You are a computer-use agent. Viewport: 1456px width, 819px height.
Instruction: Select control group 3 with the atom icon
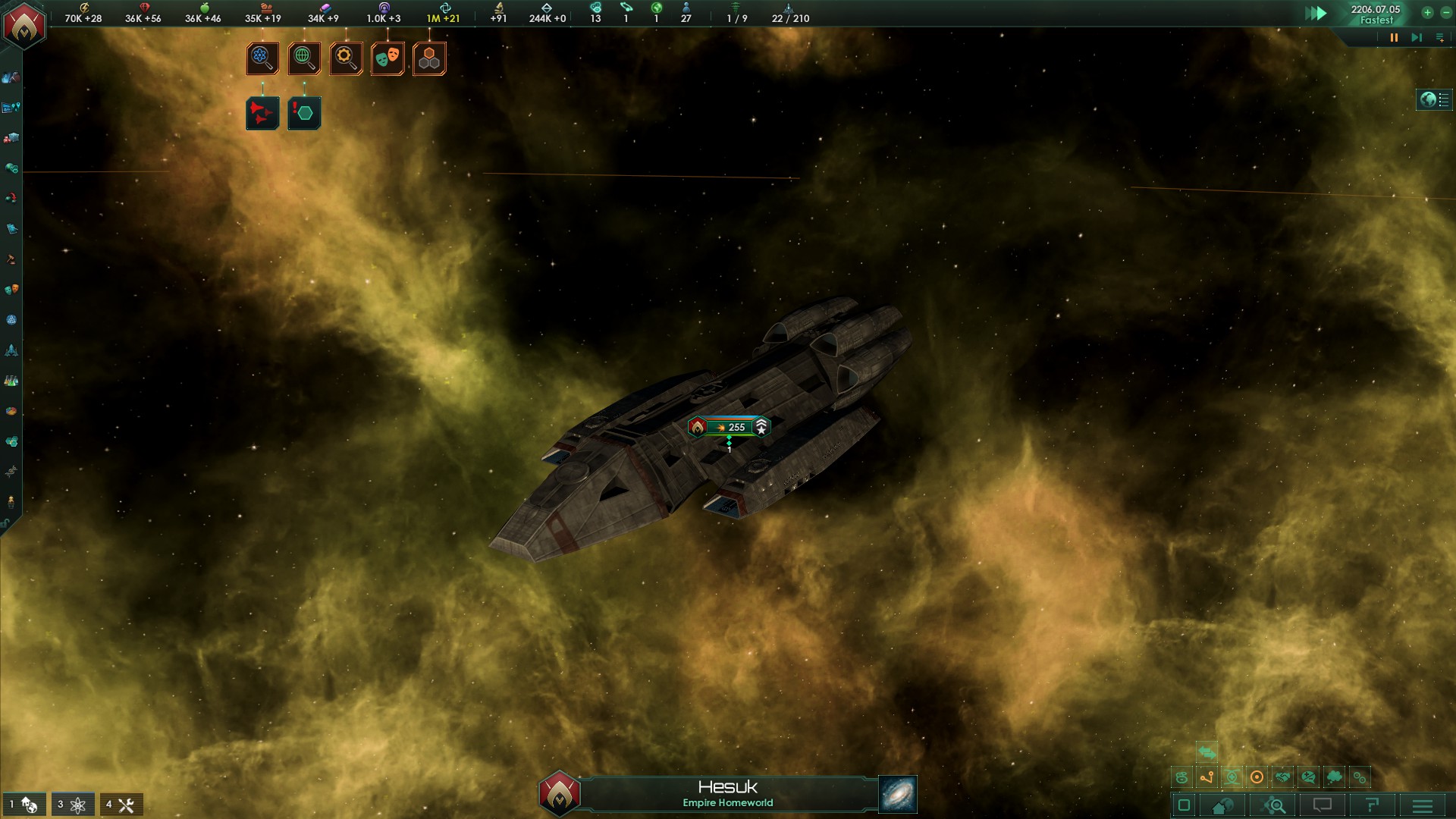click(73, 805)
